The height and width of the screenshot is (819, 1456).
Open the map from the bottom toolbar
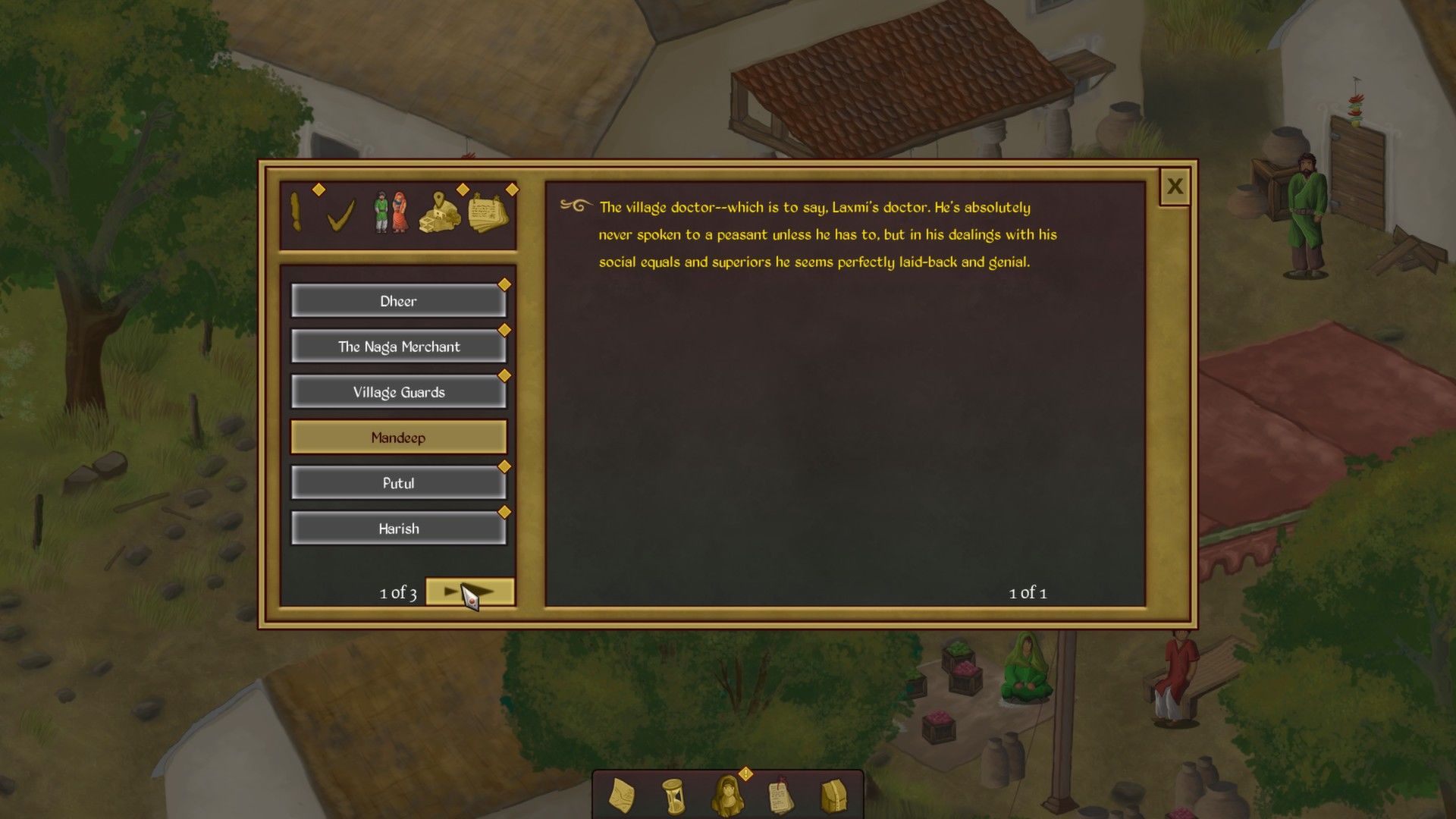[x=622, y=796]
